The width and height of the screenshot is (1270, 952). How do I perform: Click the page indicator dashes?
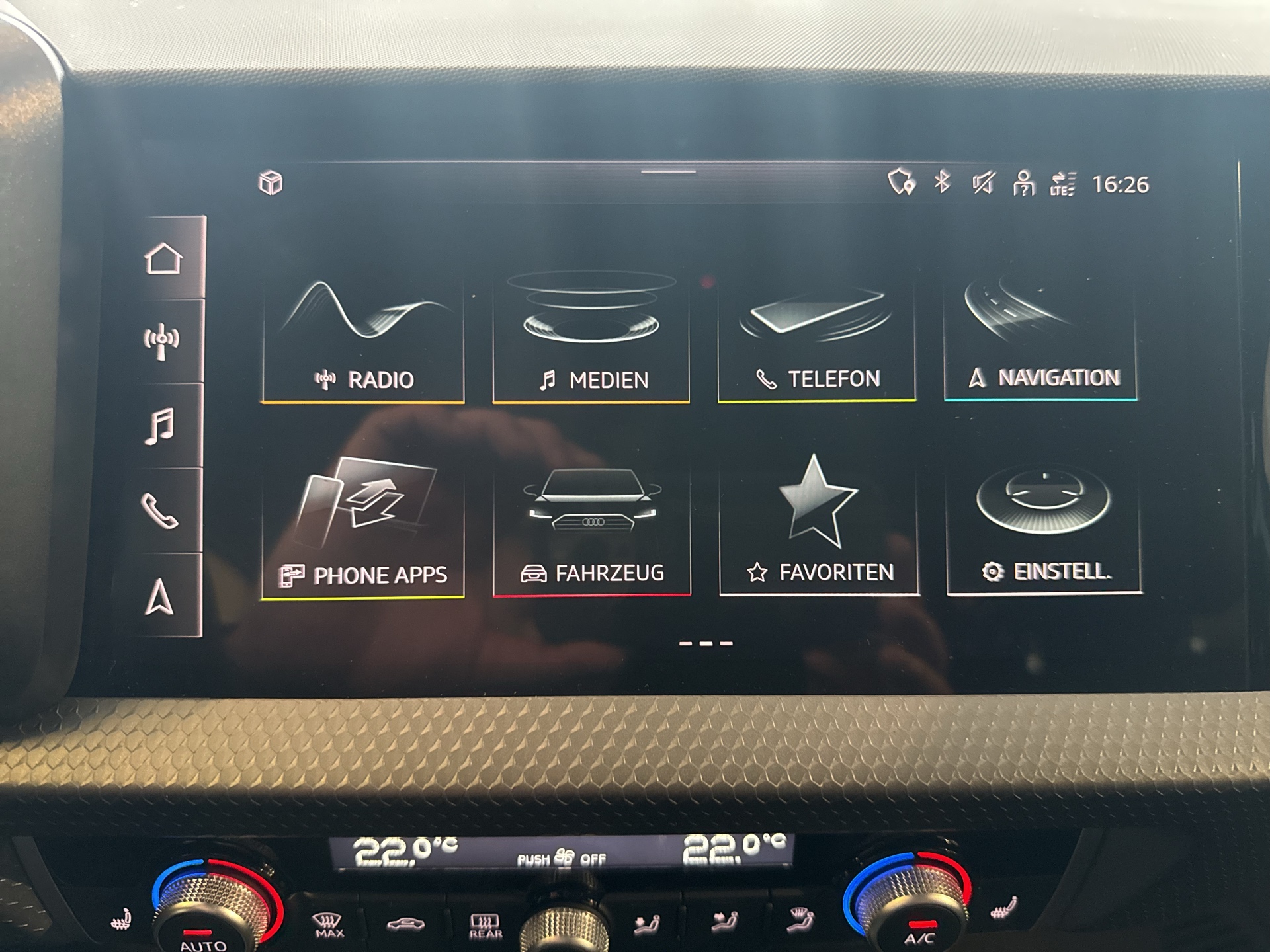[x=706, y=643]
